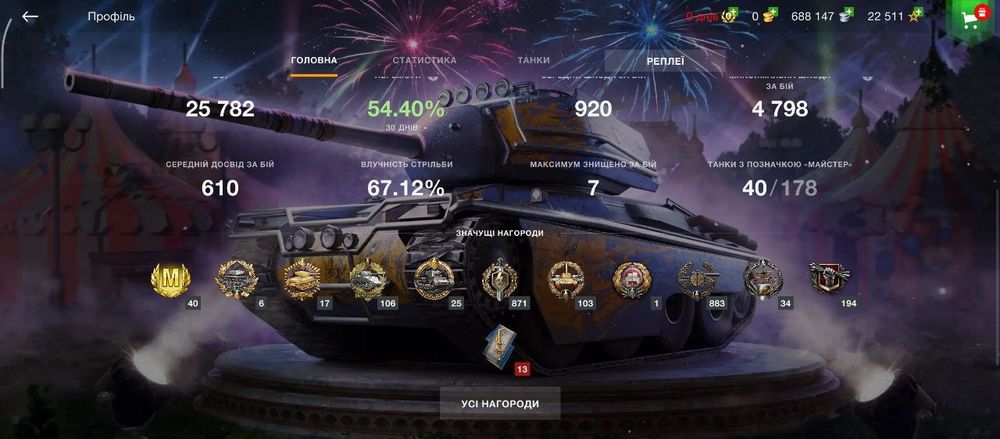Show all awards with Усі нагороди
Screen dimensions: 1000x439
coord(500,404)
